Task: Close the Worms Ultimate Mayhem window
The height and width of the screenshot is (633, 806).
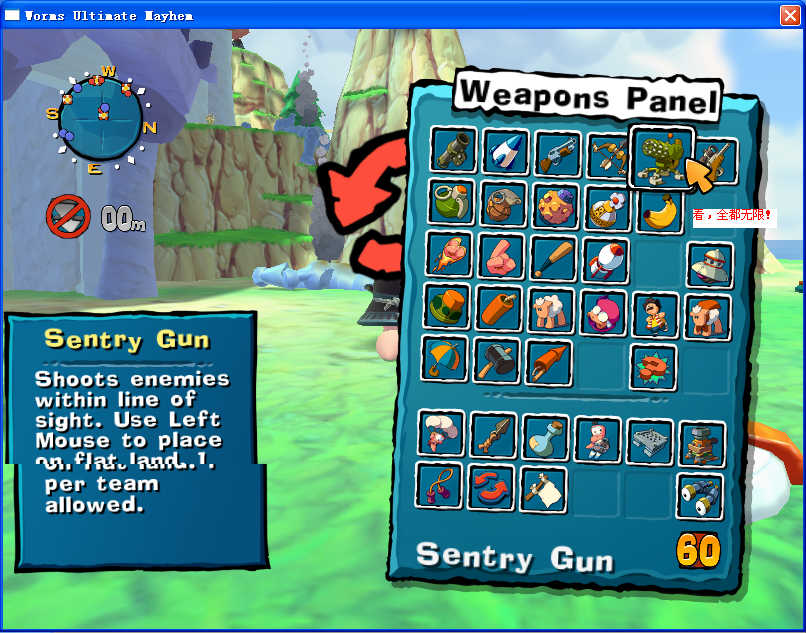Action: tap(790, 15)
